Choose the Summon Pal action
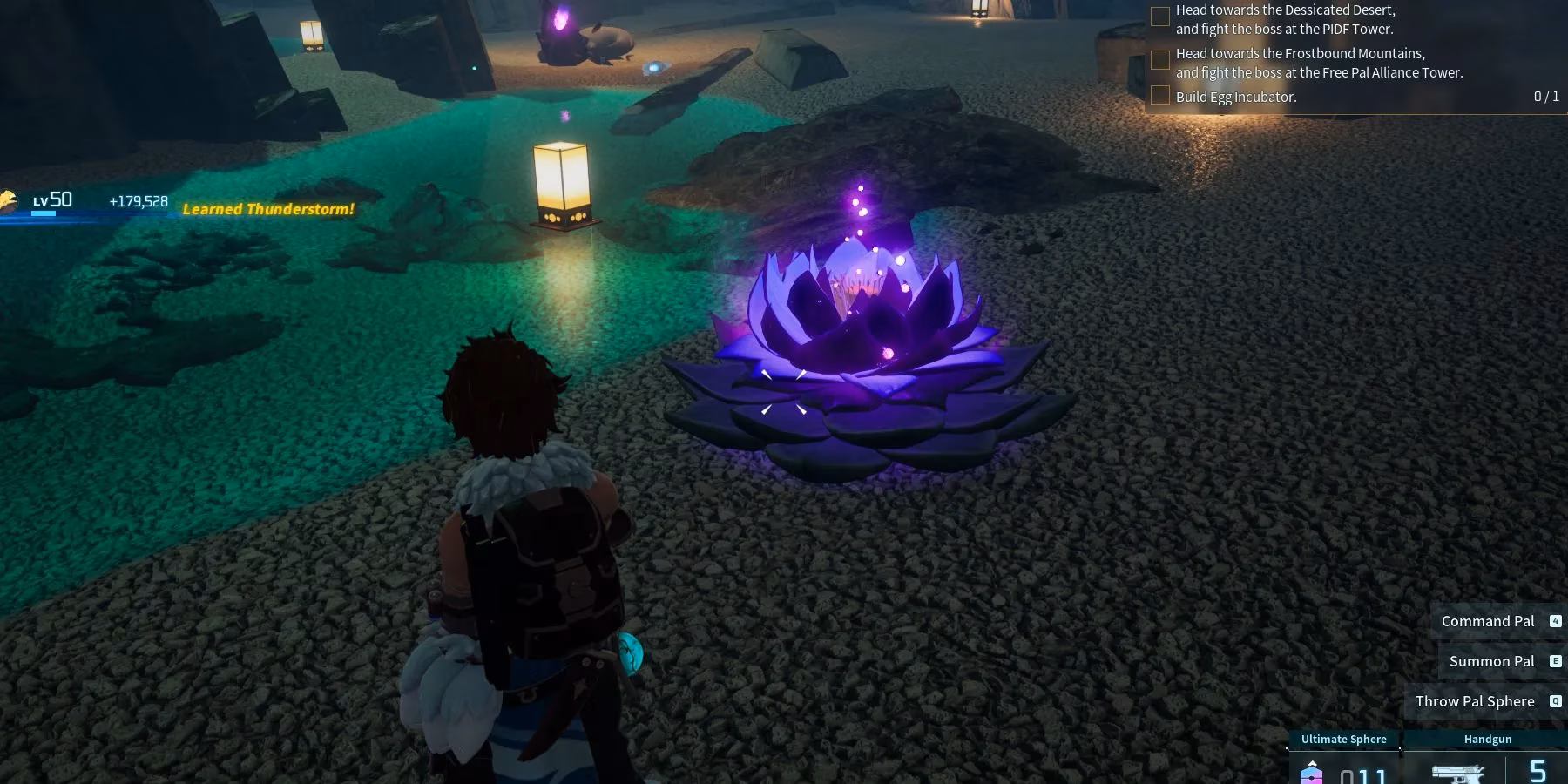This screenshot has height=784, width=1568. (1491, 661)
